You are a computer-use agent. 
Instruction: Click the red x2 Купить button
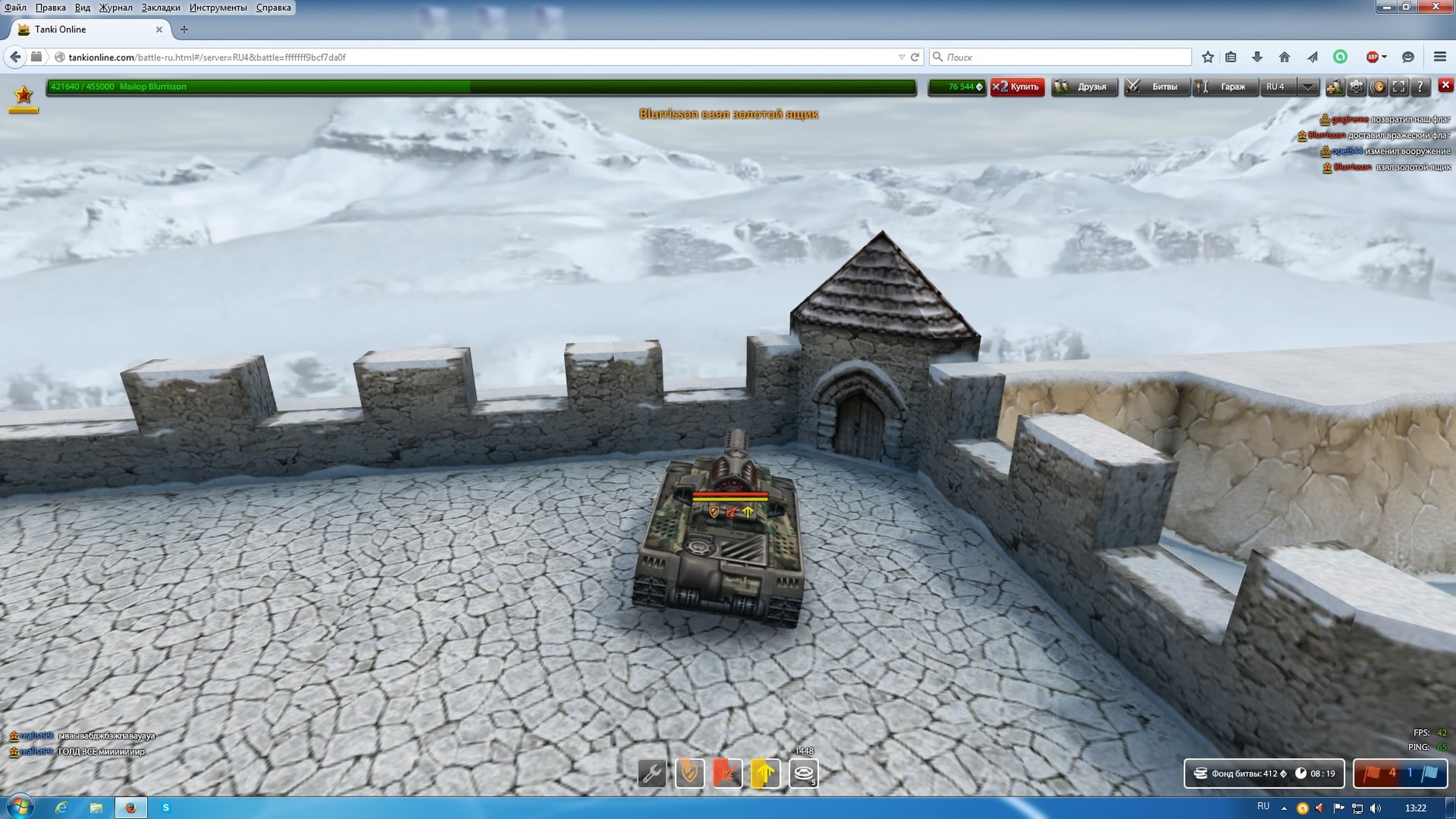(x=1017, y=87)
